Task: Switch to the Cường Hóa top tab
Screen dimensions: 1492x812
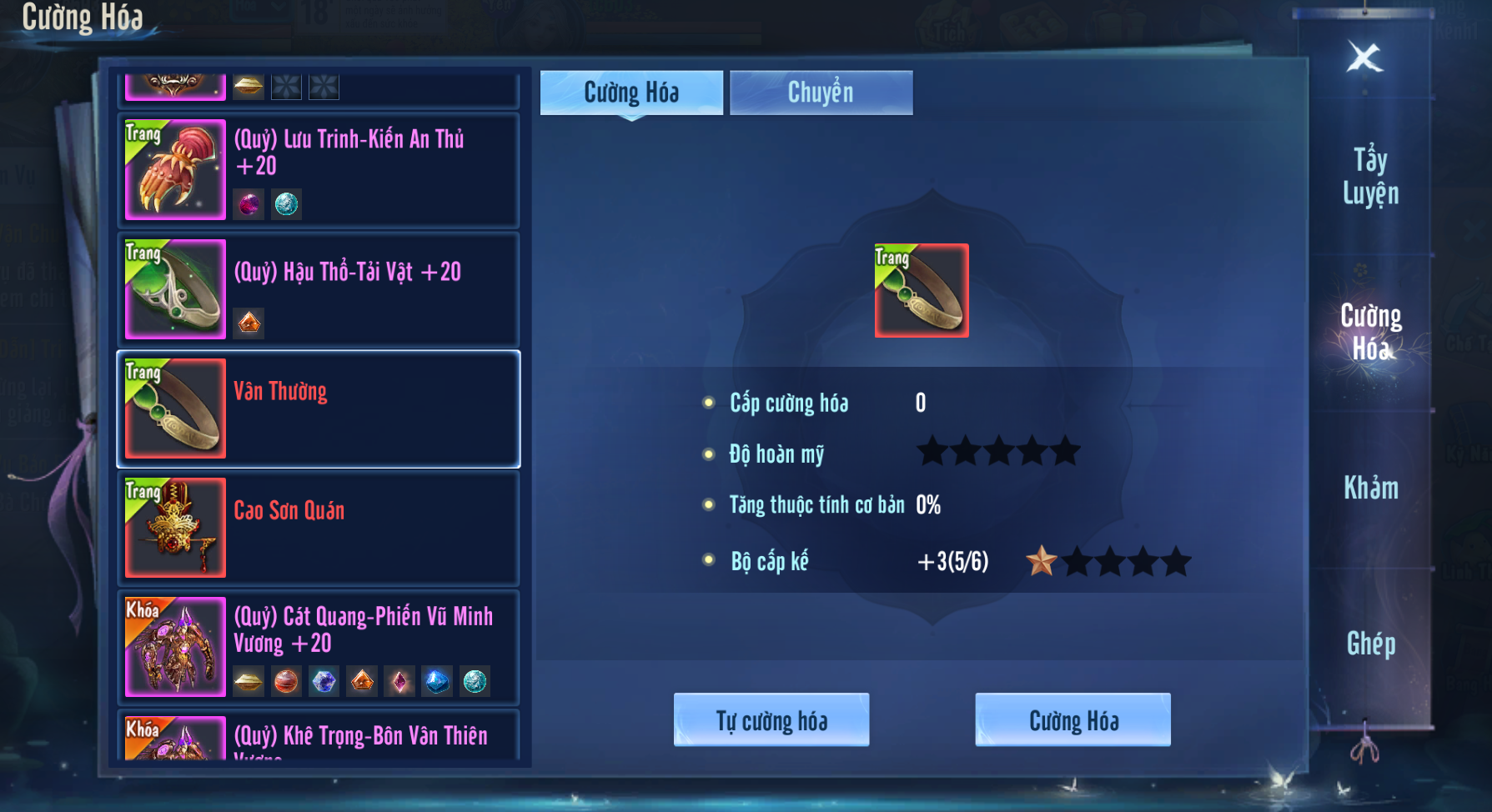Action: 631,93
